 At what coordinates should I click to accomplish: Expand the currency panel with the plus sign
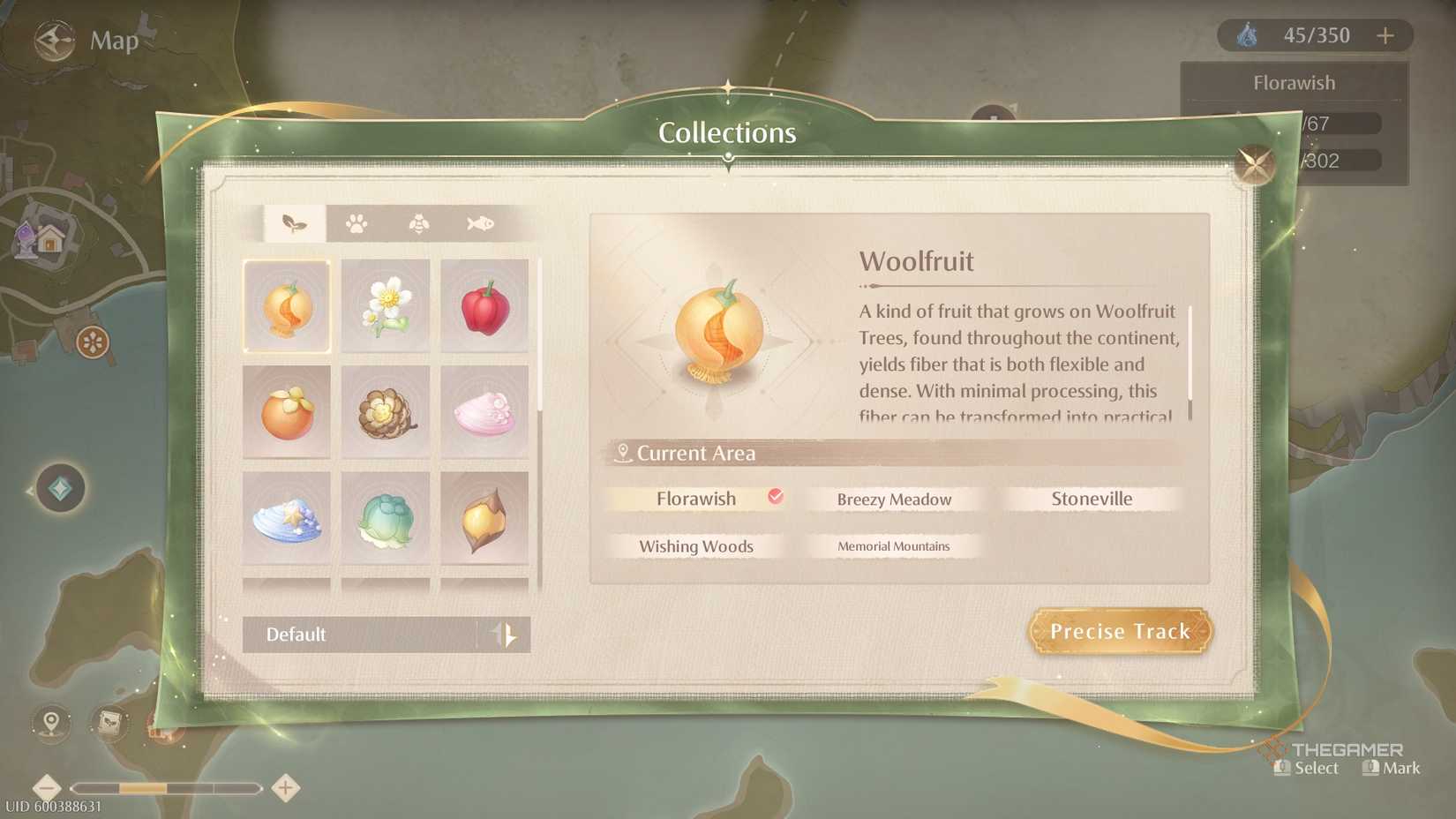(x=1385, y=35)
